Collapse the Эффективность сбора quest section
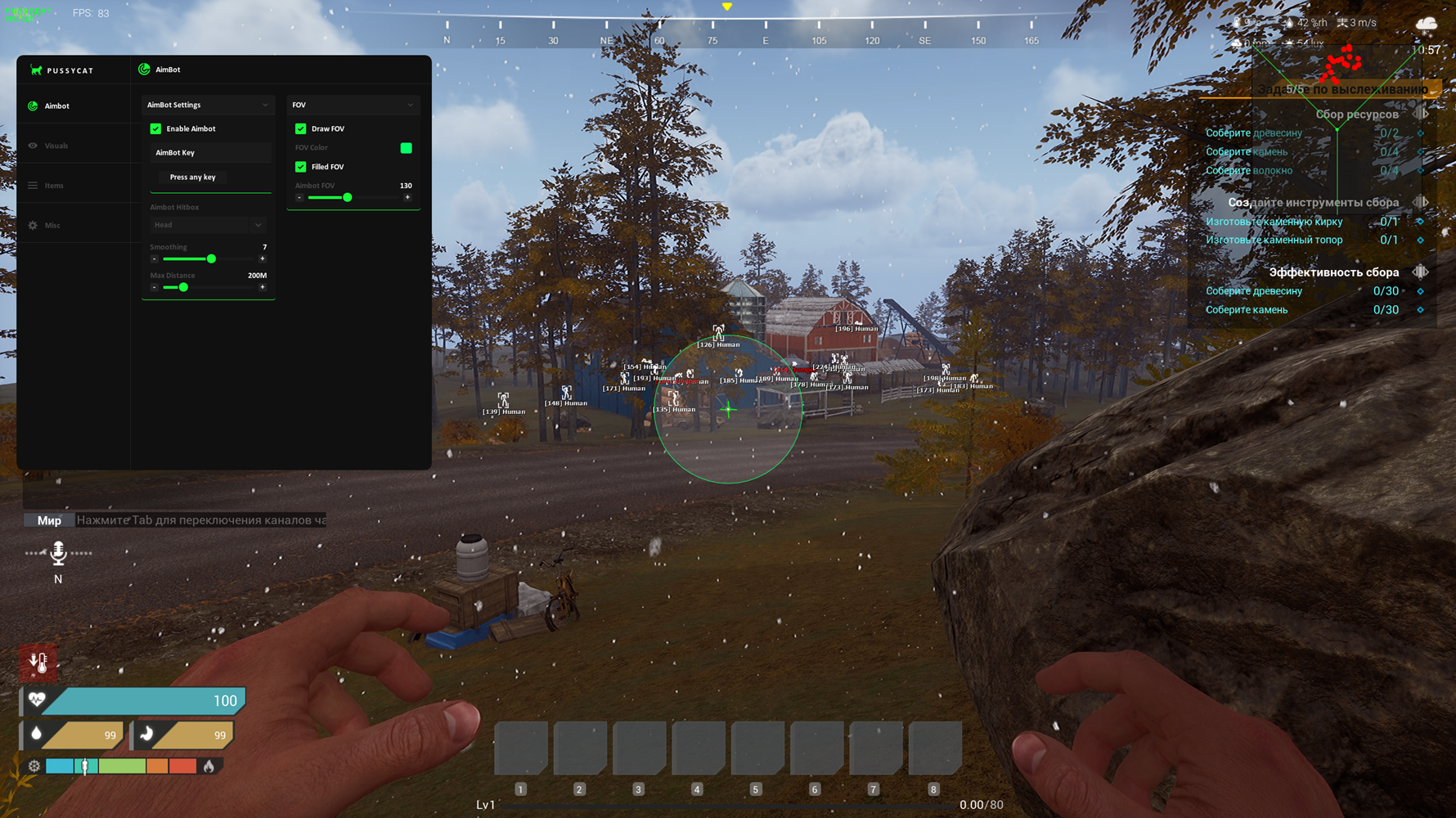1456x818 pixels. [1420, 272]
